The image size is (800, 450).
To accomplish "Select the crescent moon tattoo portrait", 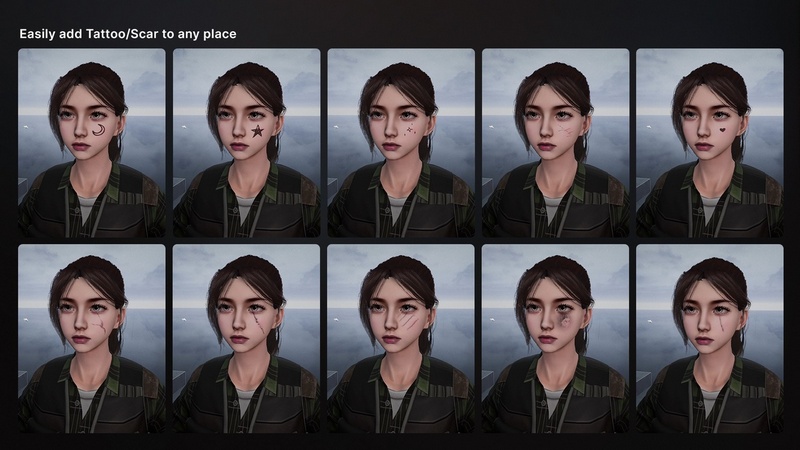I will click(x=92, y=143).
